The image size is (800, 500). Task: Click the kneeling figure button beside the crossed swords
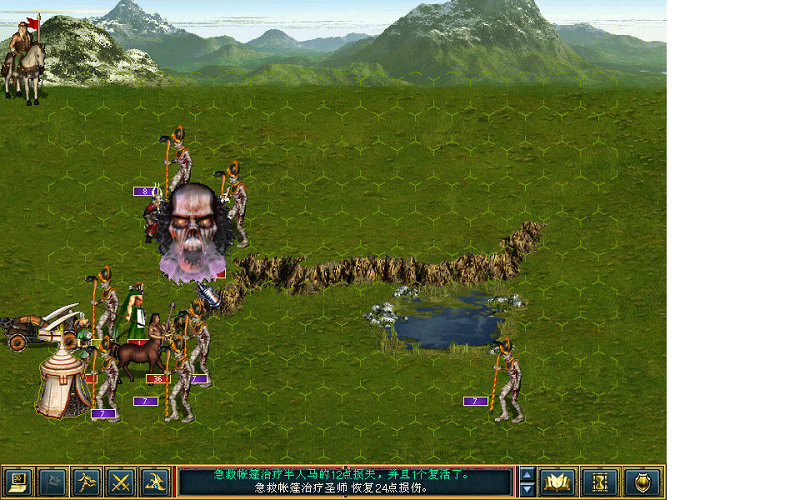click(x=154, y=482)
